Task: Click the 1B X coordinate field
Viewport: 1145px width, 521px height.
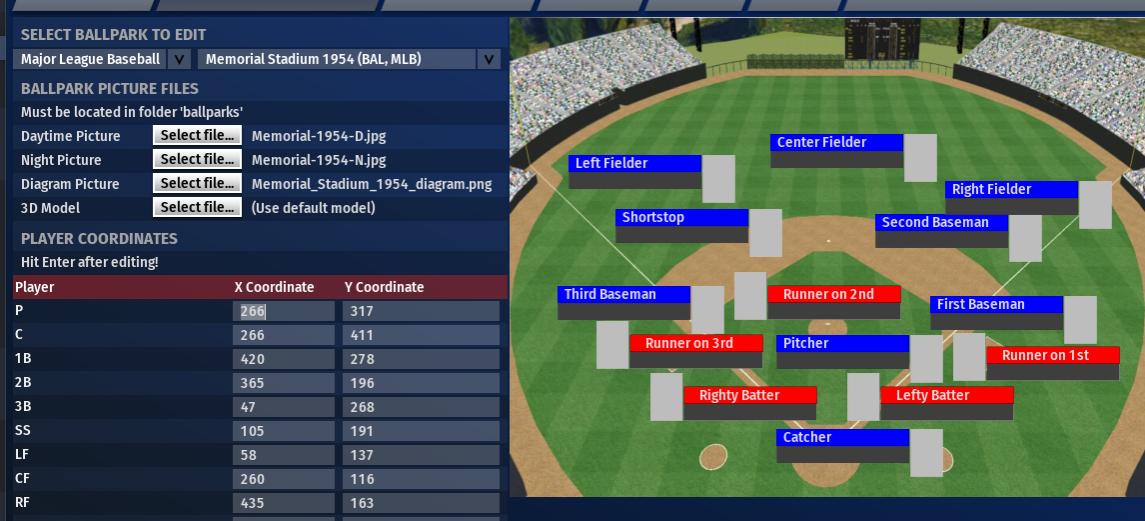Action: [x=284, y=359]
